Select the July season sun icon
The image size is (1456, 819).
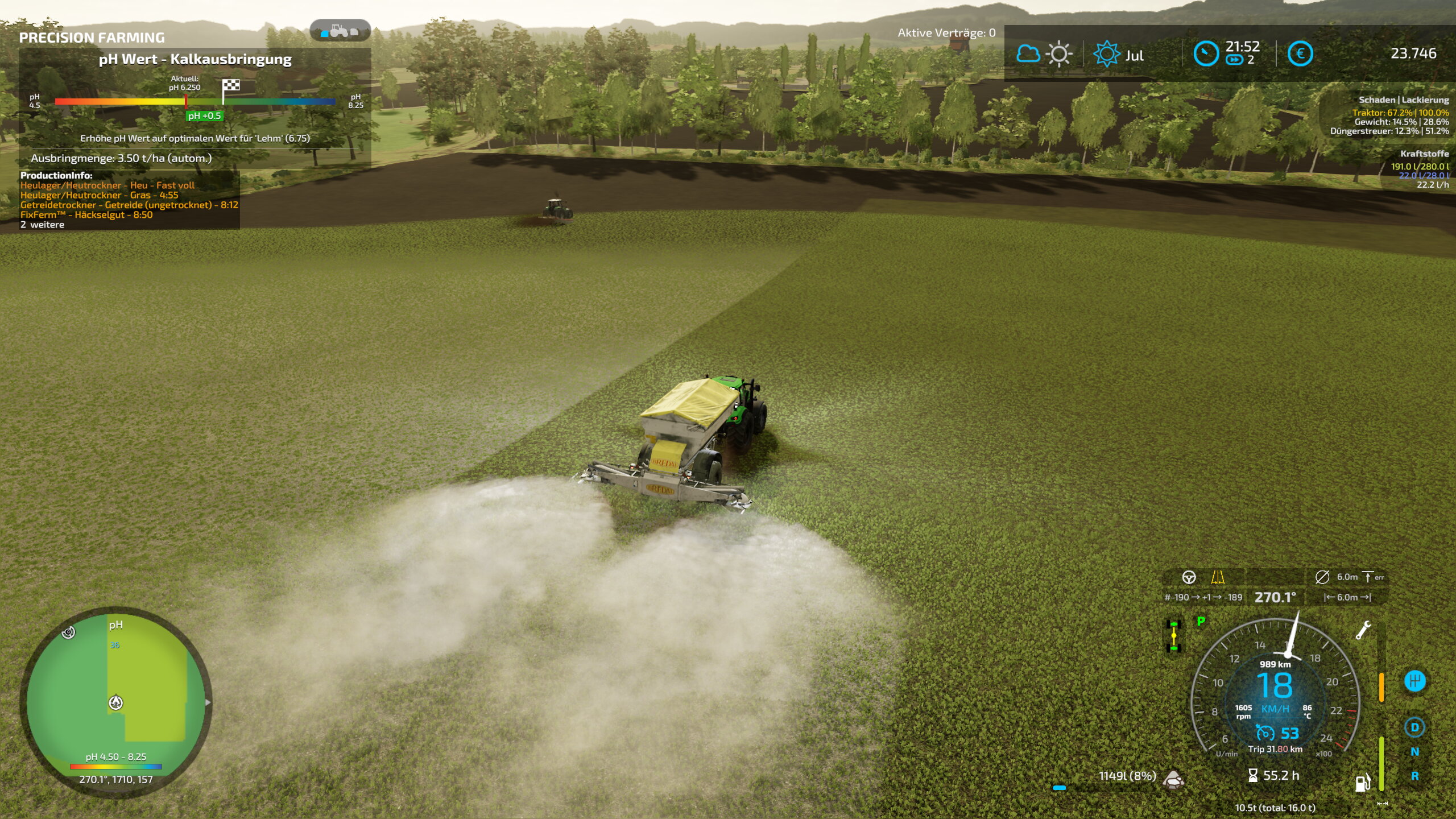(1106, 55)
